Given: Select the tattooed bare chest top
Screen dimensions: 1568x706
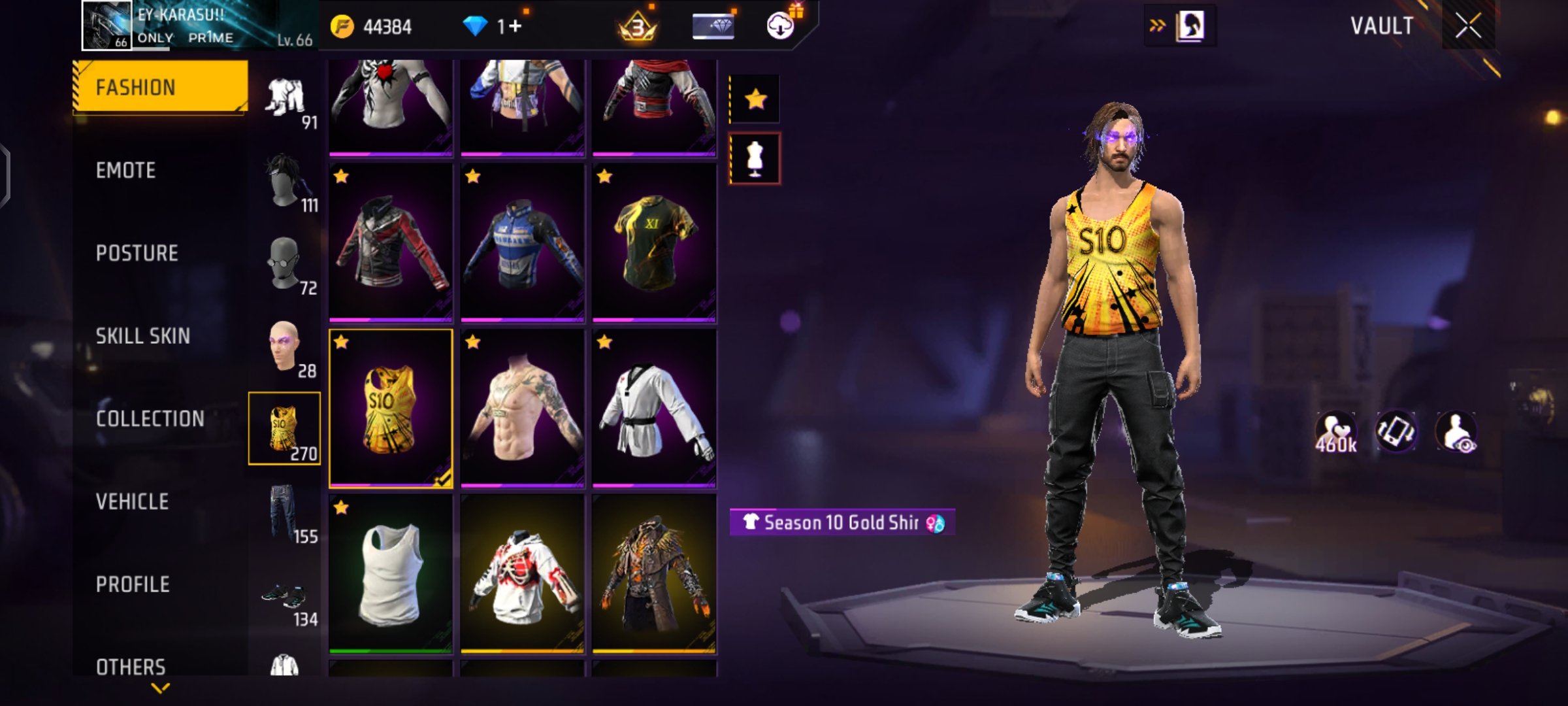Looking at the screenshot, I should (x=522, y=409).
